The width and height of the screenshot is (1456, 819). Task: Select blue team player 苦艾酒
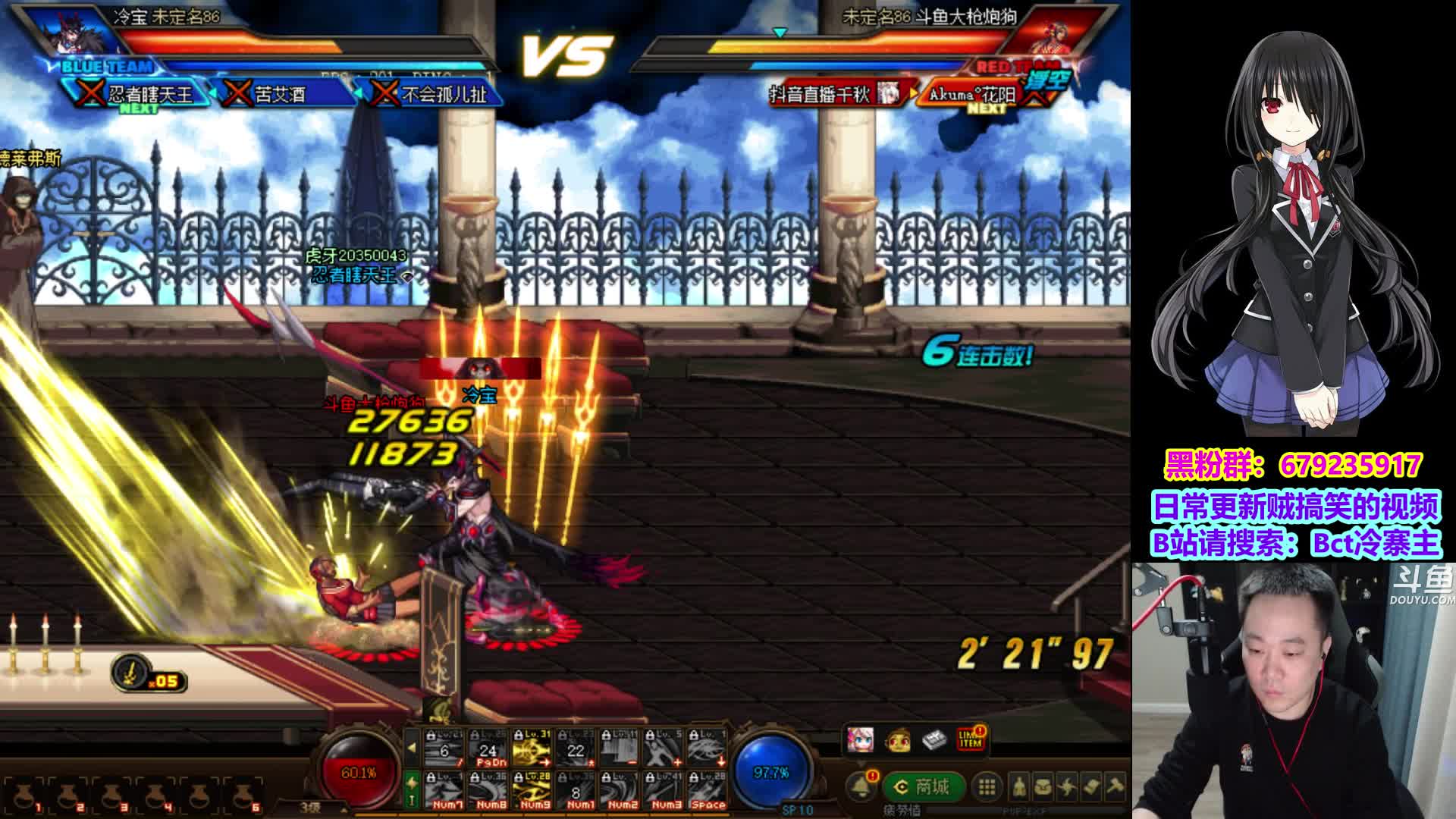(280, 94)
